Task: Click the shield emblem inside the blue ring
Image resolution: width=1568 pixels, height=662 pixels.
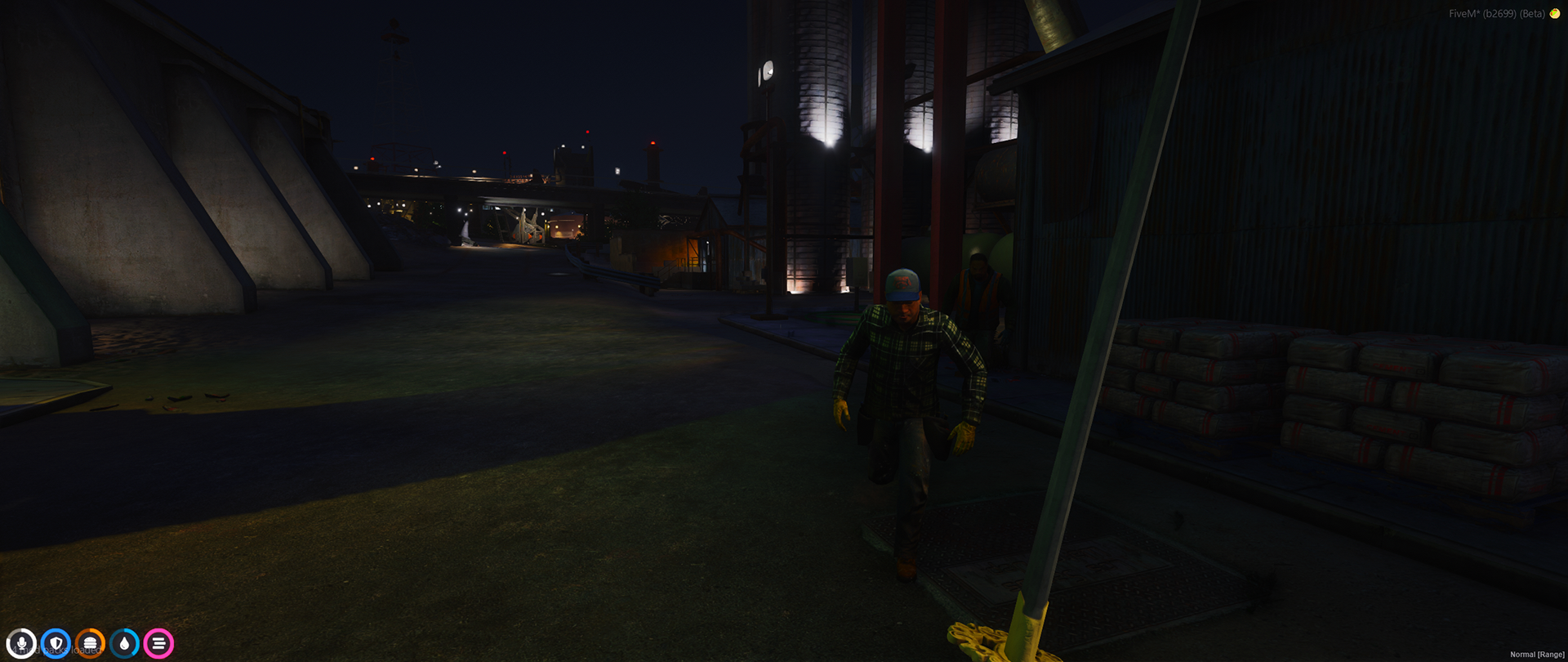Action: pos(56,643)
